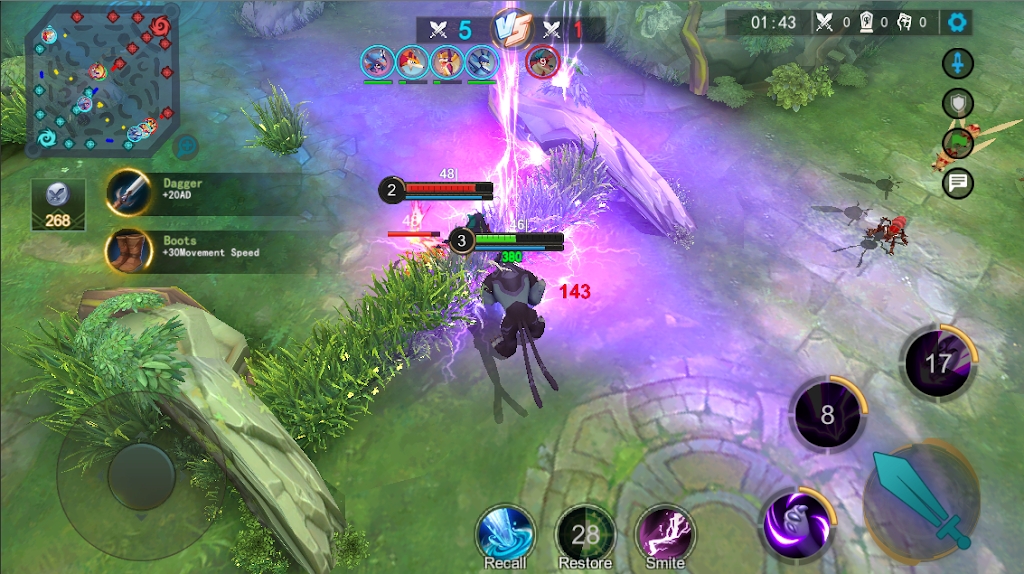The width and height of the screenshot is (1024, 574).
Task: Select the red enemy hero portrait
Action: (541, 62)
